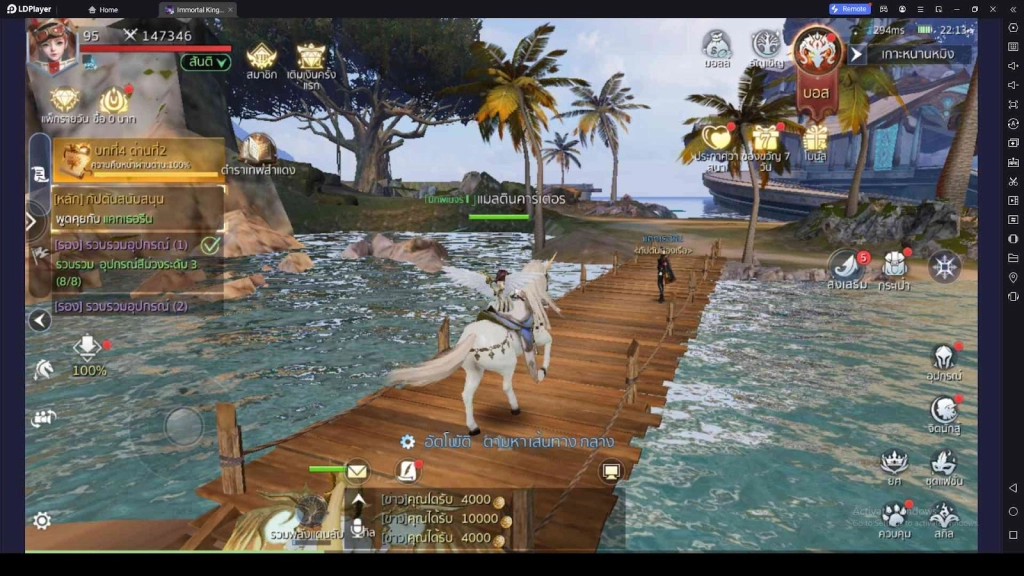Open the บอส boss menu
This screenshot has height=576, width=1024.
tap(817, 60)
